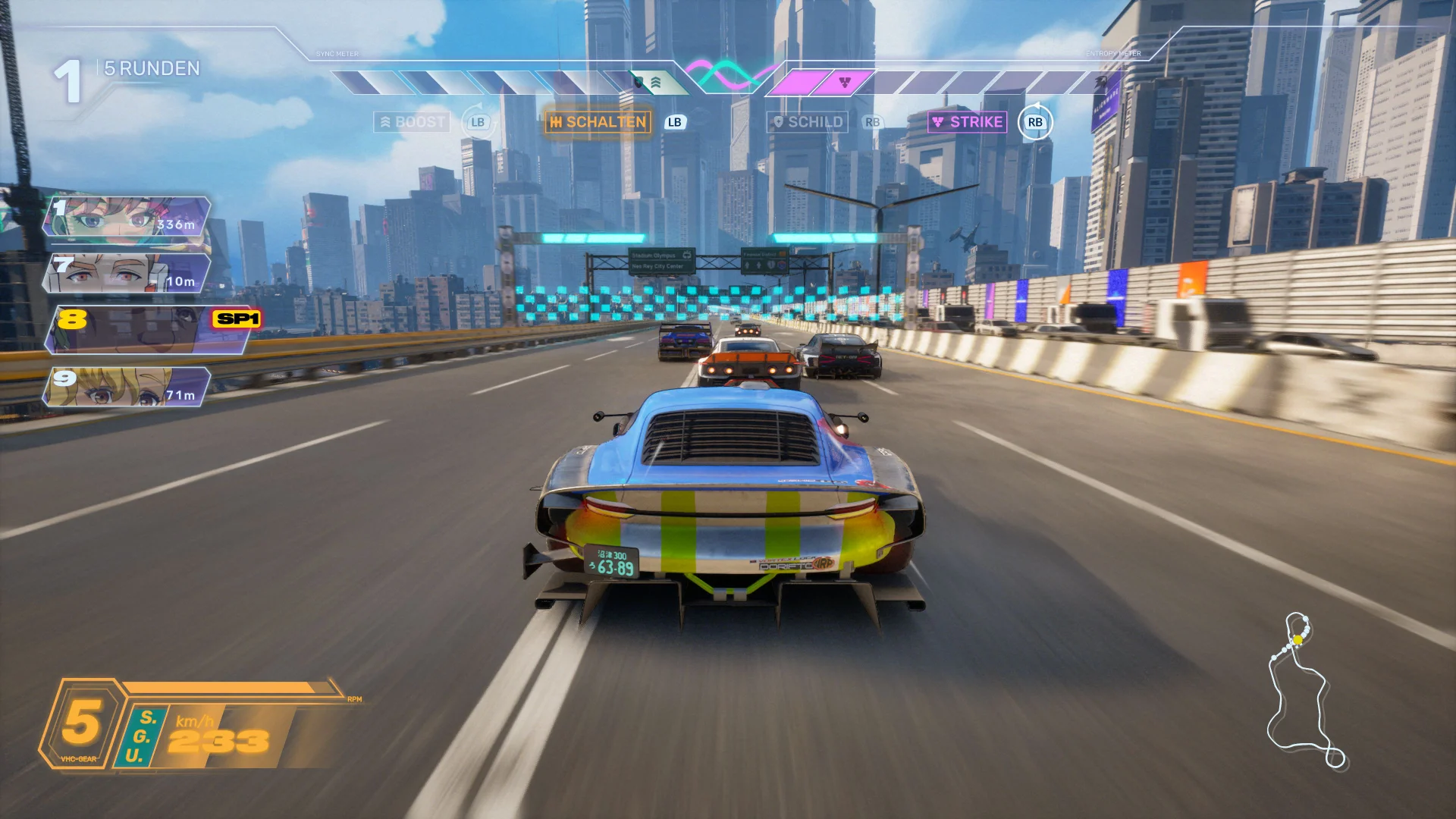The height and width of the screenshot is (819, 1456).
Task: Choose the seventh-place racer card
Action: [x=127, y=273]
